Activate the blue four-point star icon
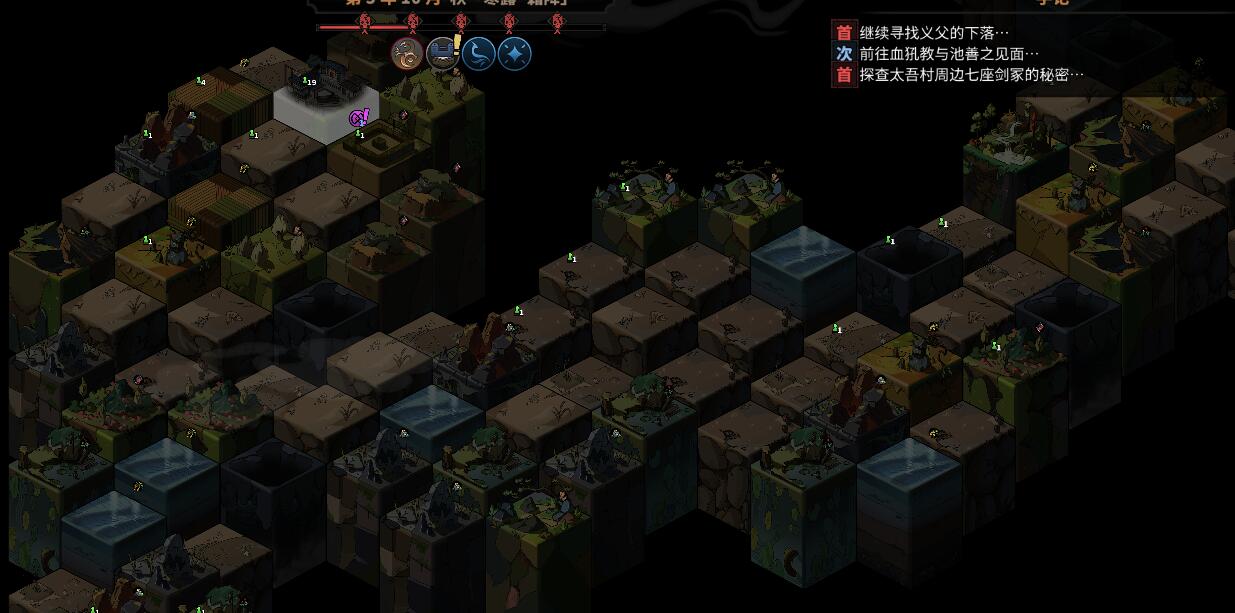 click(x=514, y=54)
